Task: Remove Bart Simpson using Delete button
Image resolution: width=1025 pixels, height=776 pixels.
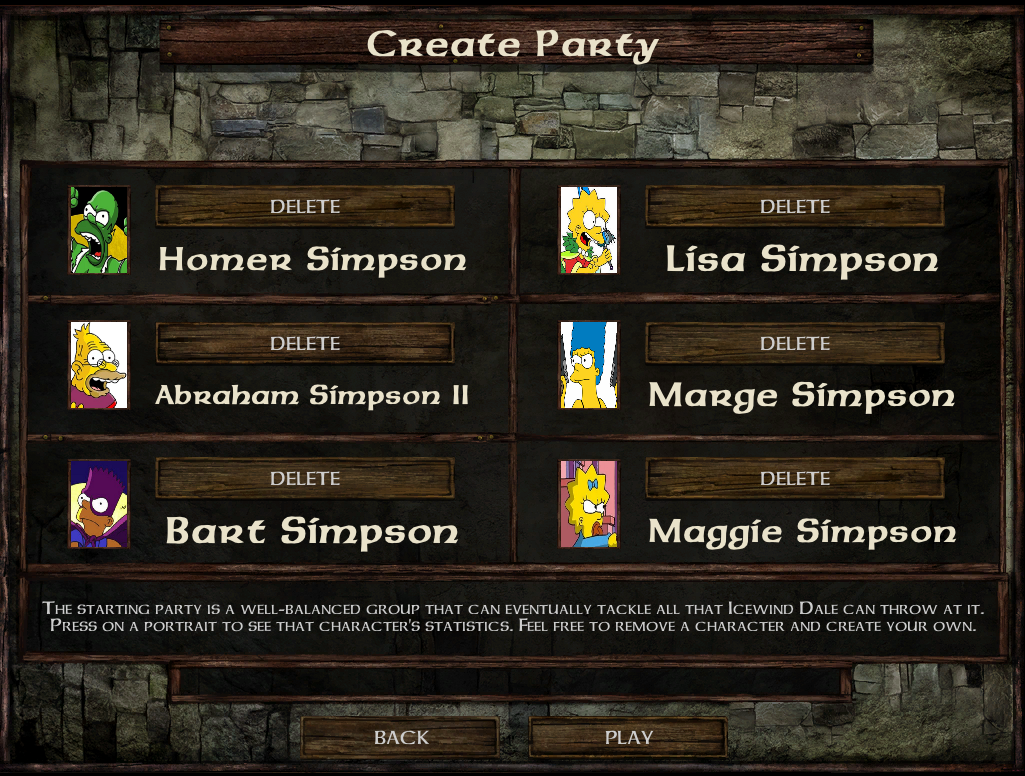Action: 305,479
